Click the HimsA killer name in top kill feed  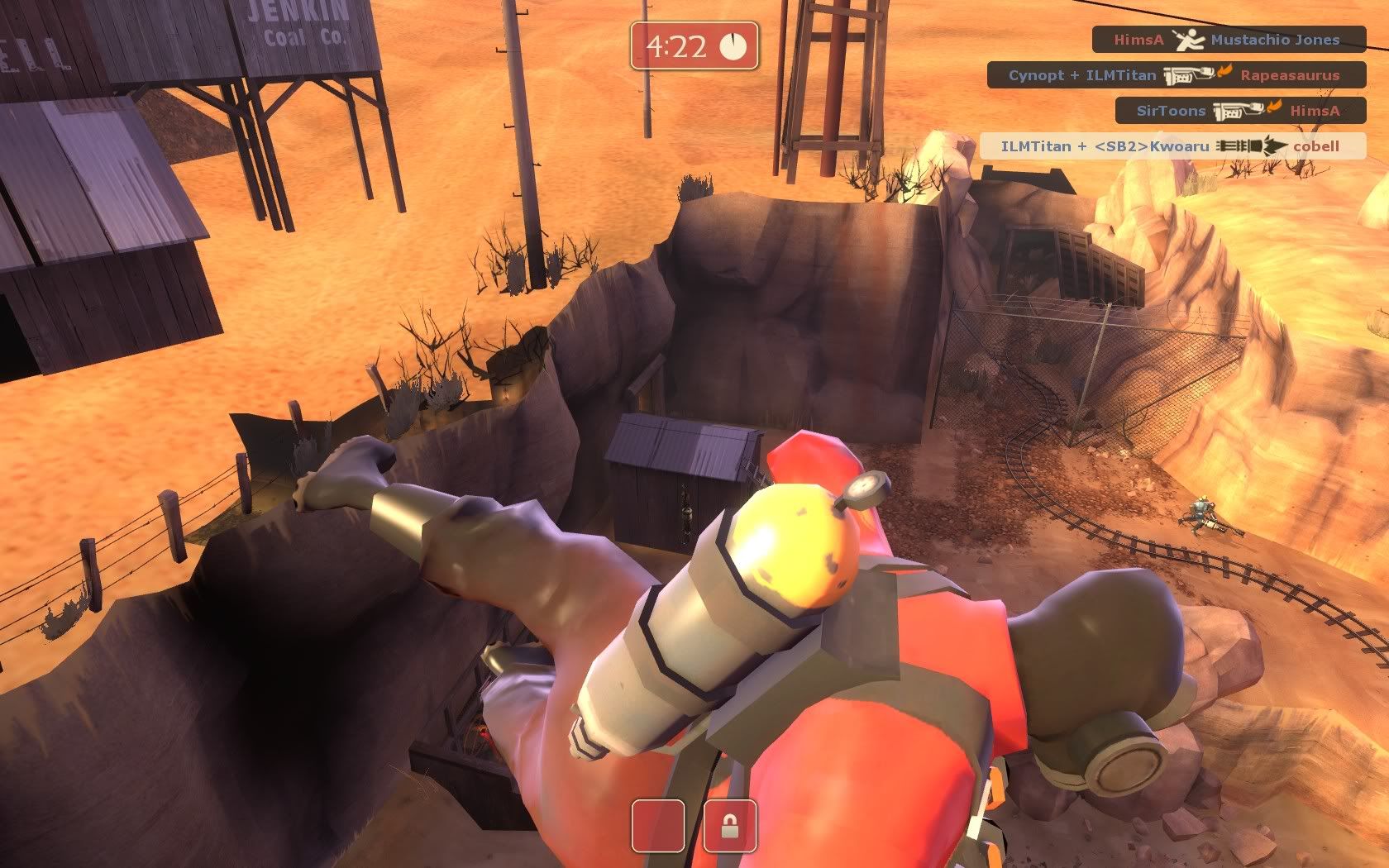(x=1138, y=40)
